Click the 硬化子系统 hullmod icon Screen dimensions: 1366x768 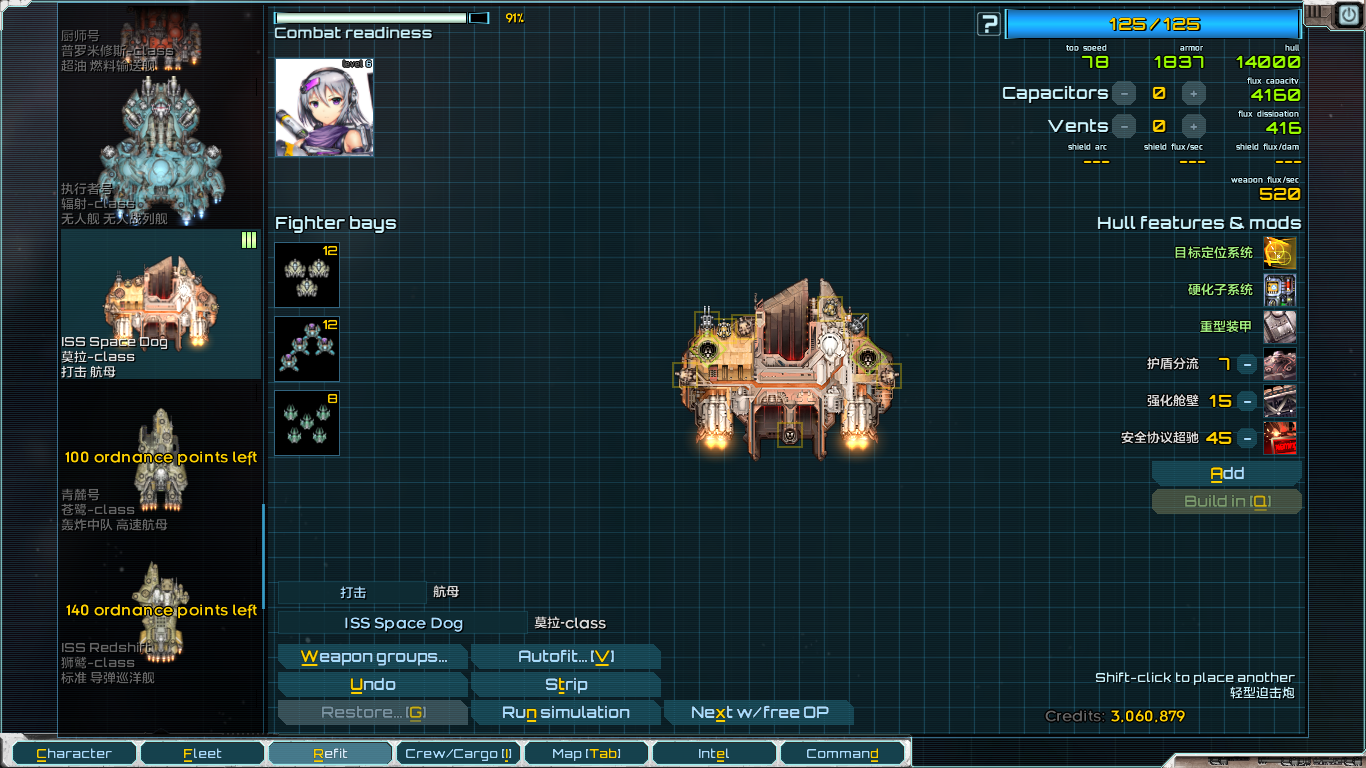pyautogui.click(x=1281, y=291)
